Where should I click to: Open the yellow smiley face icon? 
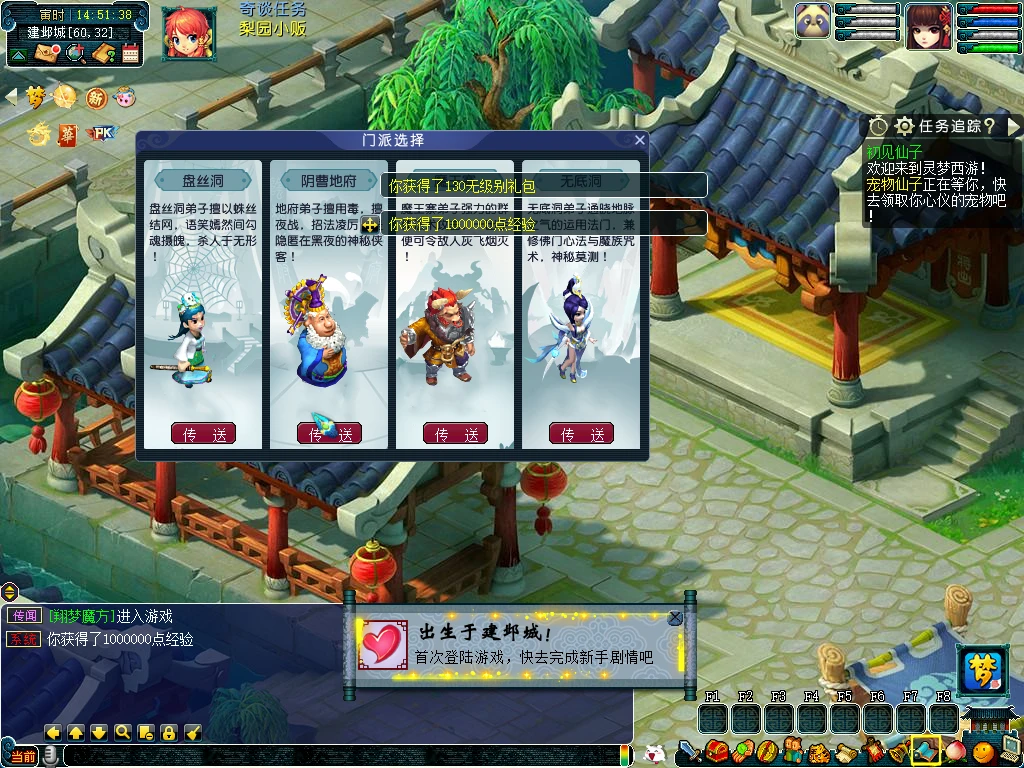pos(983,750)
